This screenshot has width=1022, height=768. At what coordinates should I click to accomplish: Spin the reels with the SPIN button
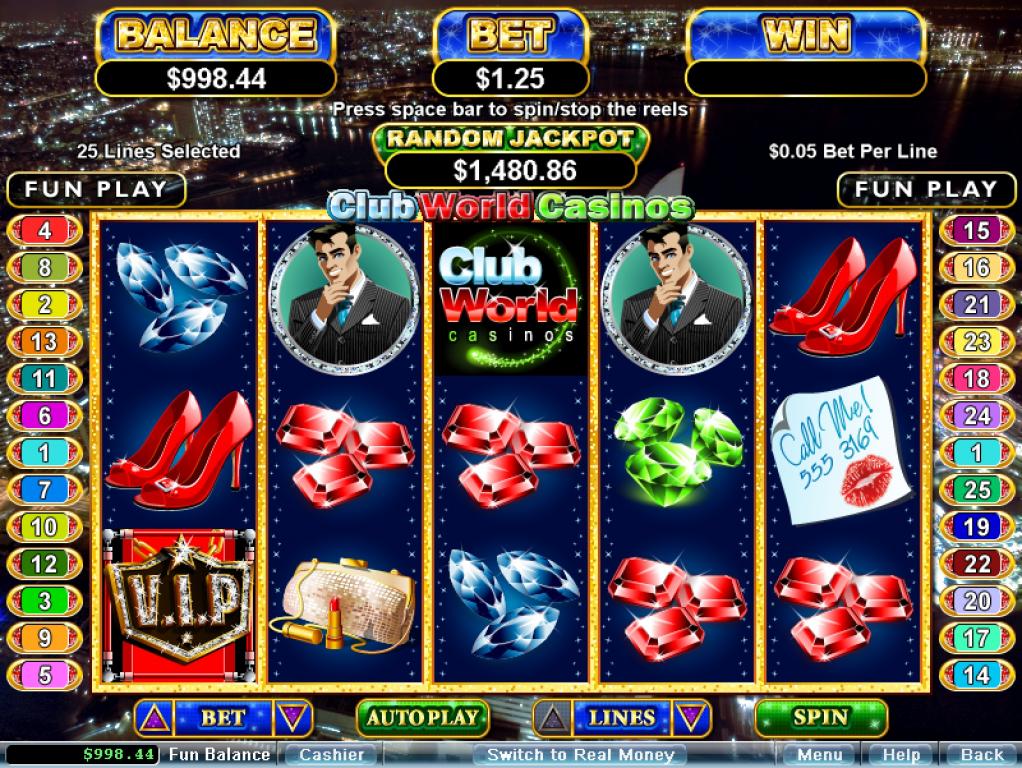[821, 717]
